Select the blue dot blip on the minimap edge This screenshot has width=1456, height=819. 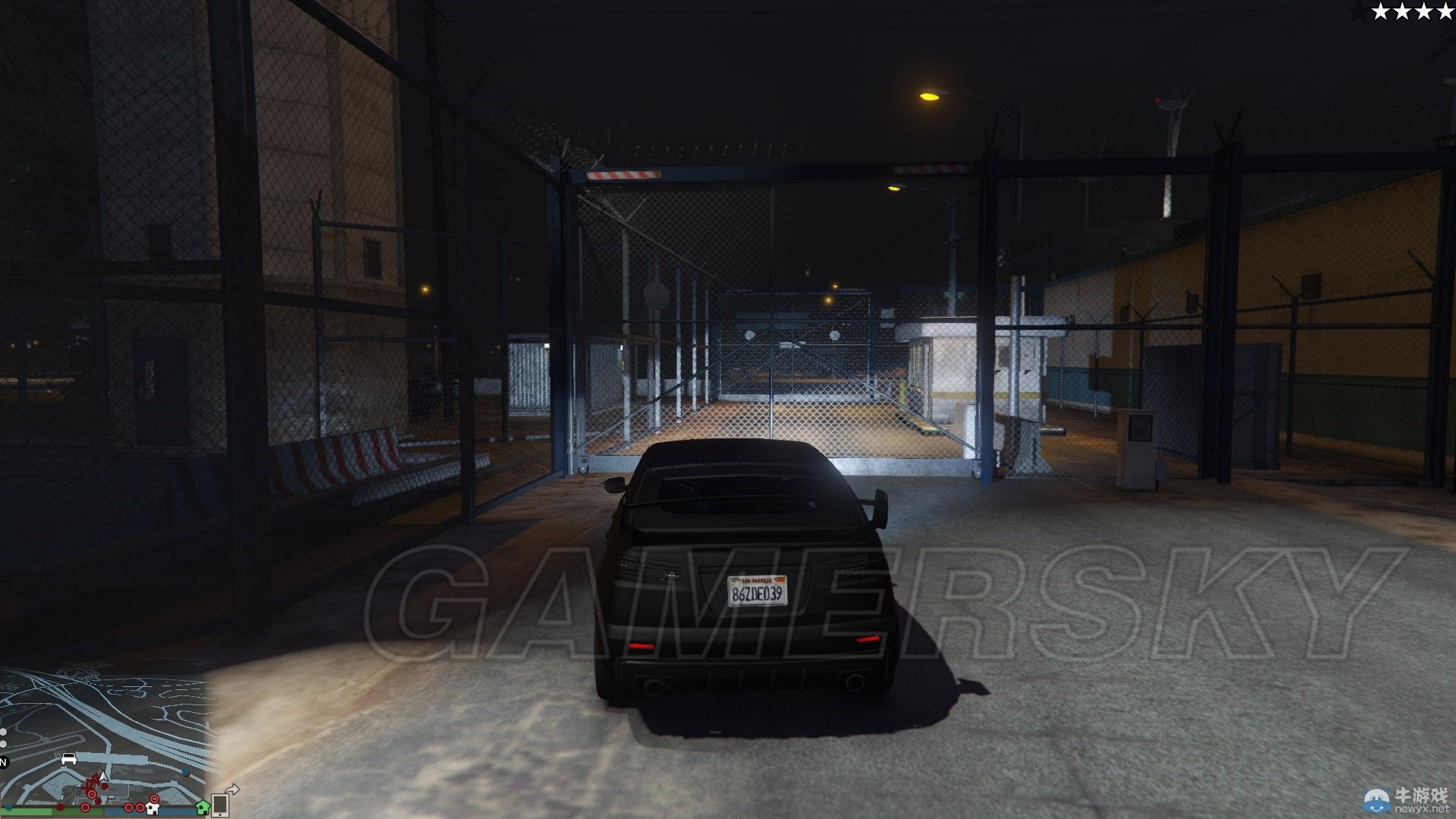click(x=185, y=773)
